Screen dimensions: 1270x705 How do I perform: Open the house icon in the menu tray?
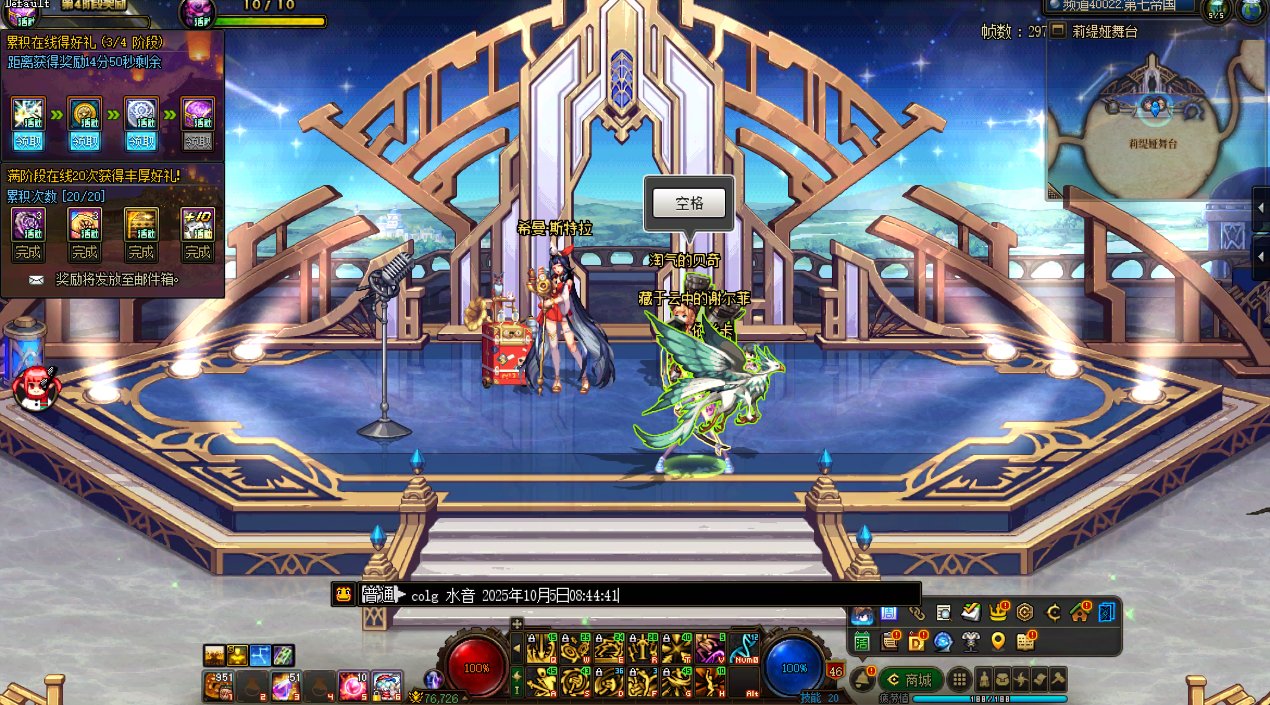pos(1079,612)
